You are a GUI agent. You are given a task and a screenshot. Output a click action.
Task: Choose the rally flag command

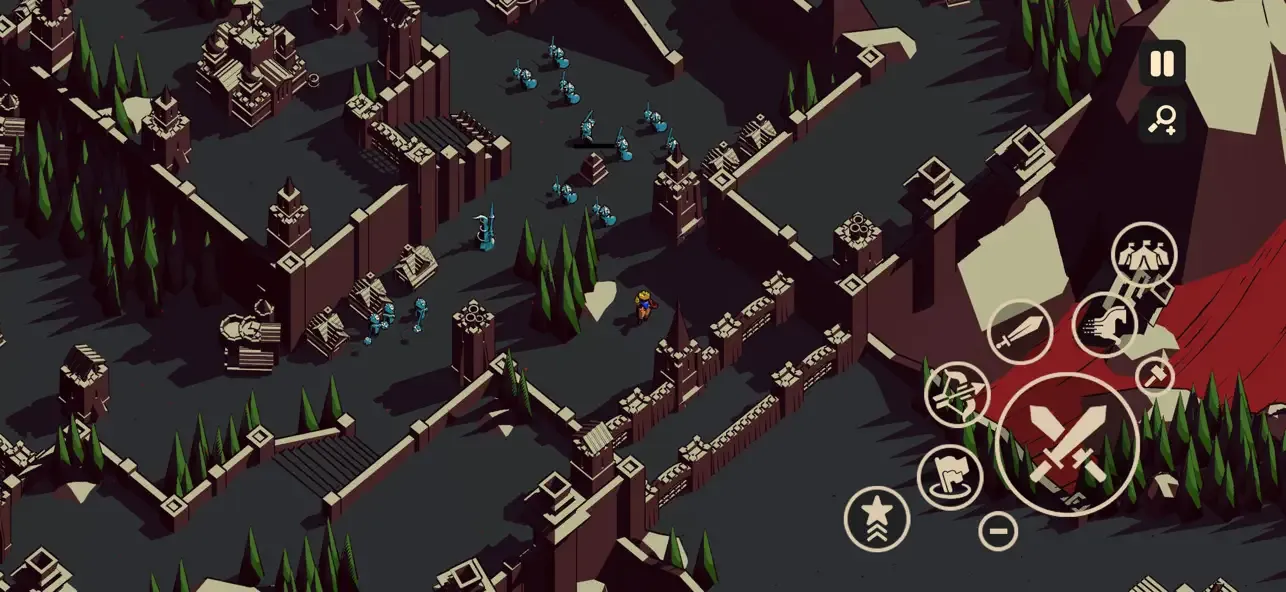tap(949, 476)
